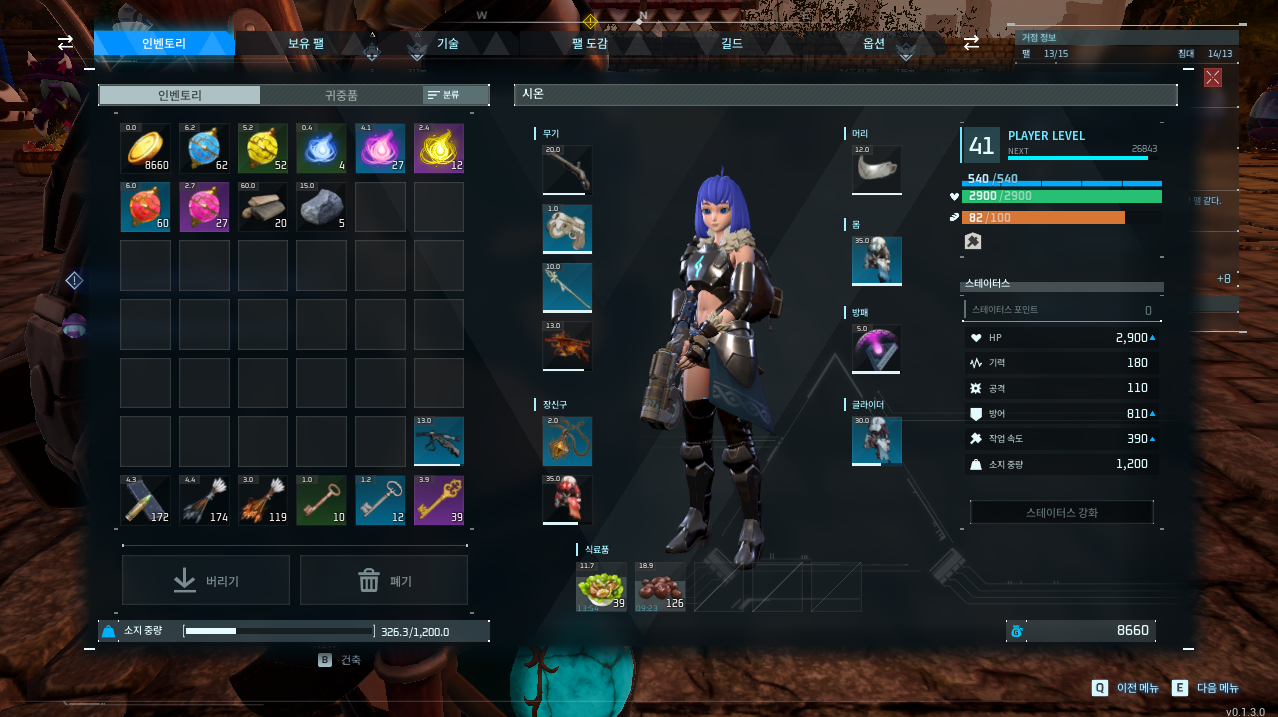Click the 버리기 drop button
The height and width of the screenshot is (717, 1278).
tap(206, 580)
